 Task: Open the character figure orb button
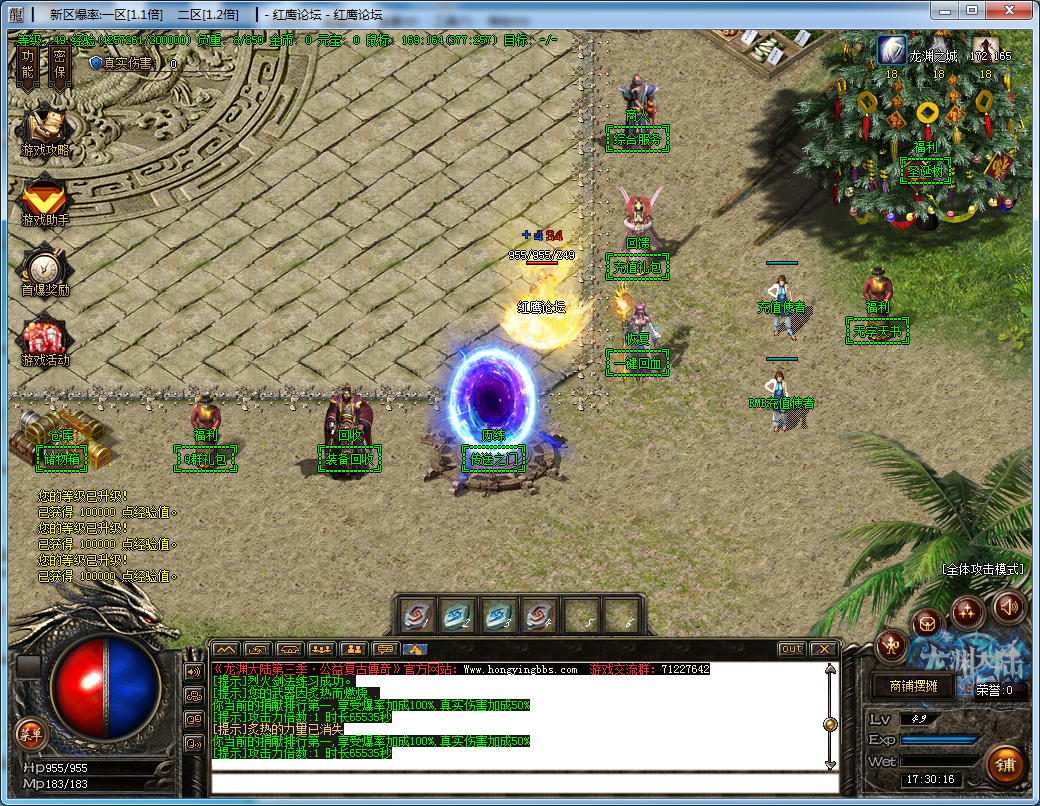coord(891,646)
